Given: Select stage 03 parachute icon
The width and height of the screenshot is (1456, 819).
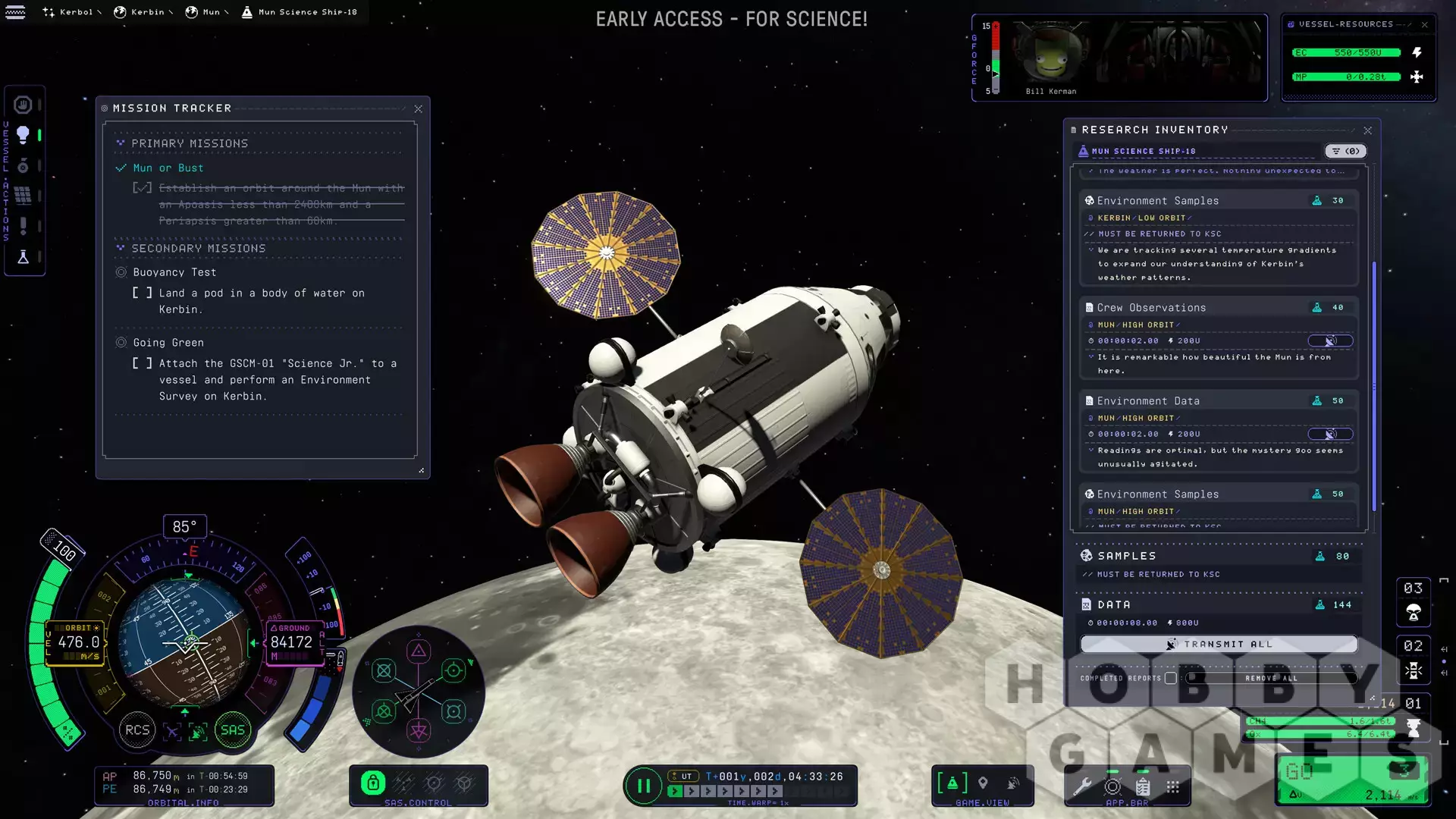Looking at the screenshot, I should (1414, 613).
